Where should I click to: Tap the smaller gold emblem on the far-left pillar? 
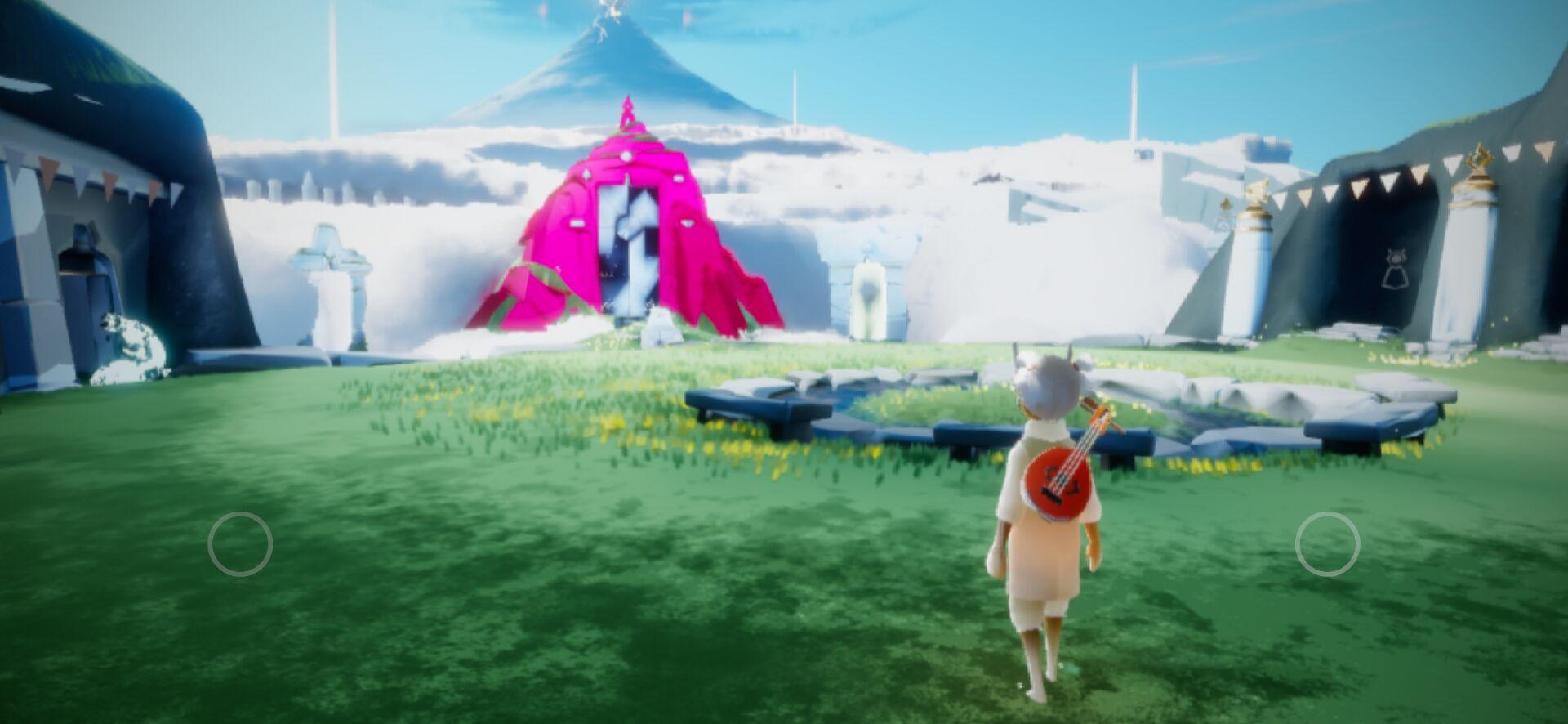pyautogui.click(x=1225, y=204)
